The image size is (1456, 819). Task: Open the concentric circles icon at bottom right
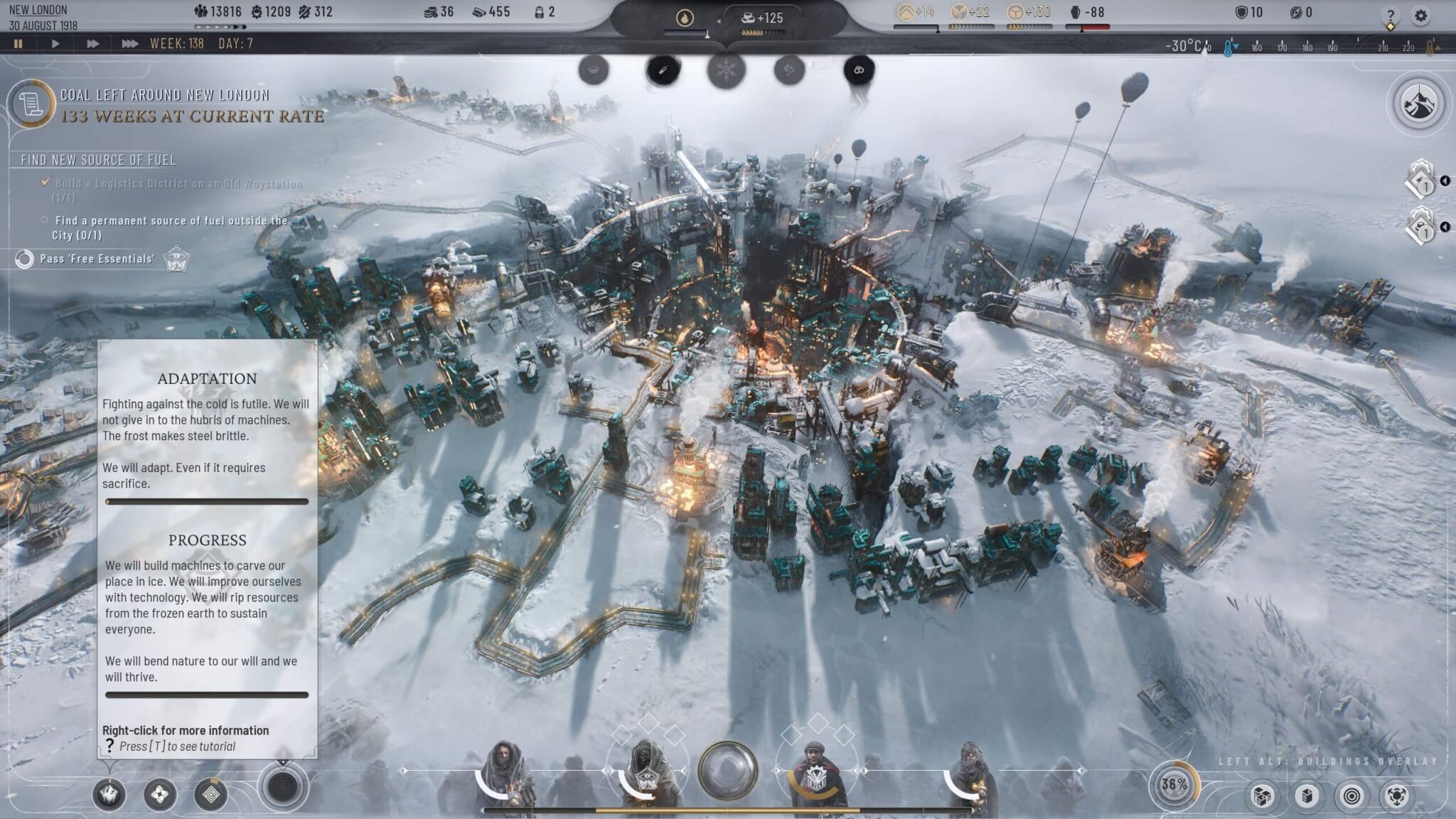1351,796
